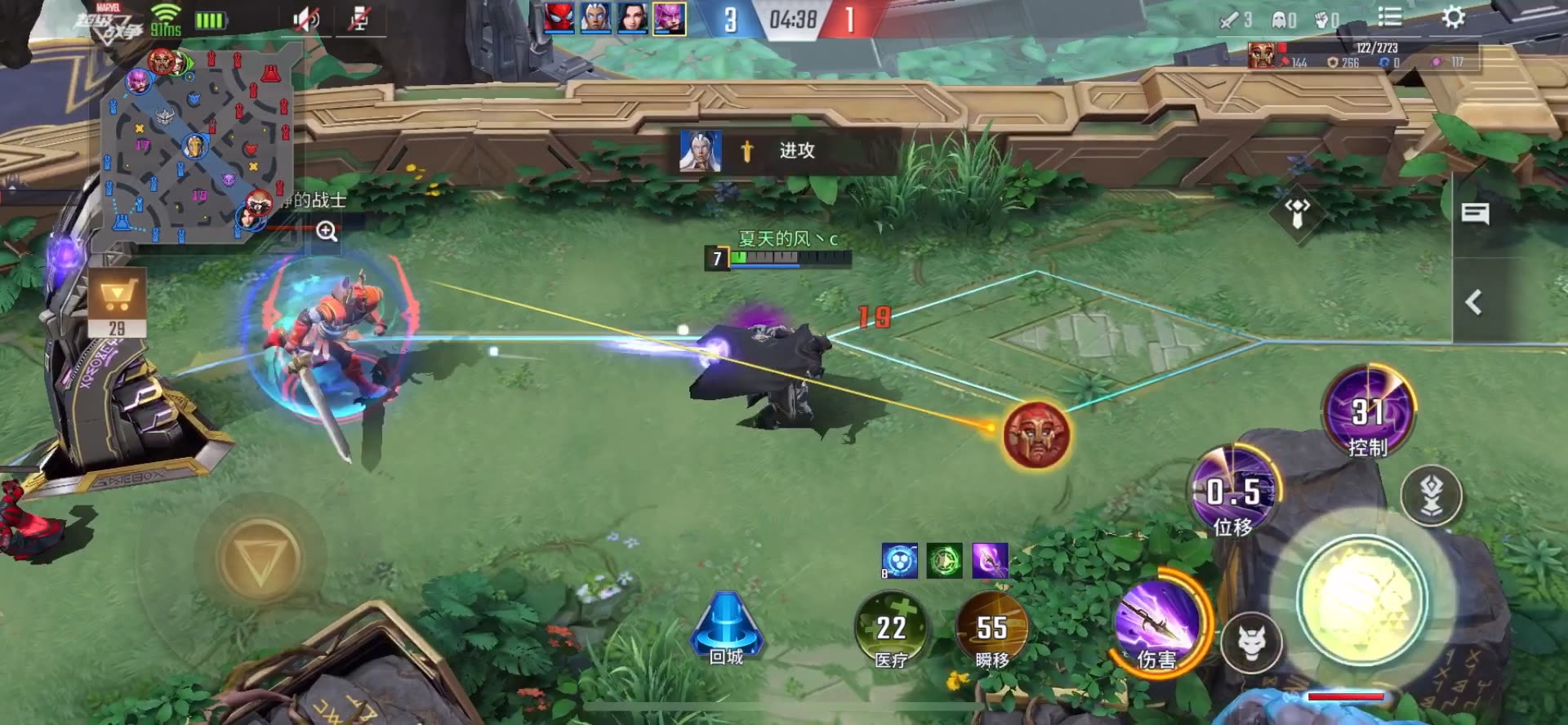Screen dimensions: 1568x725
Task: Toggle the muted microphone icon
Action: pos(359,20)
